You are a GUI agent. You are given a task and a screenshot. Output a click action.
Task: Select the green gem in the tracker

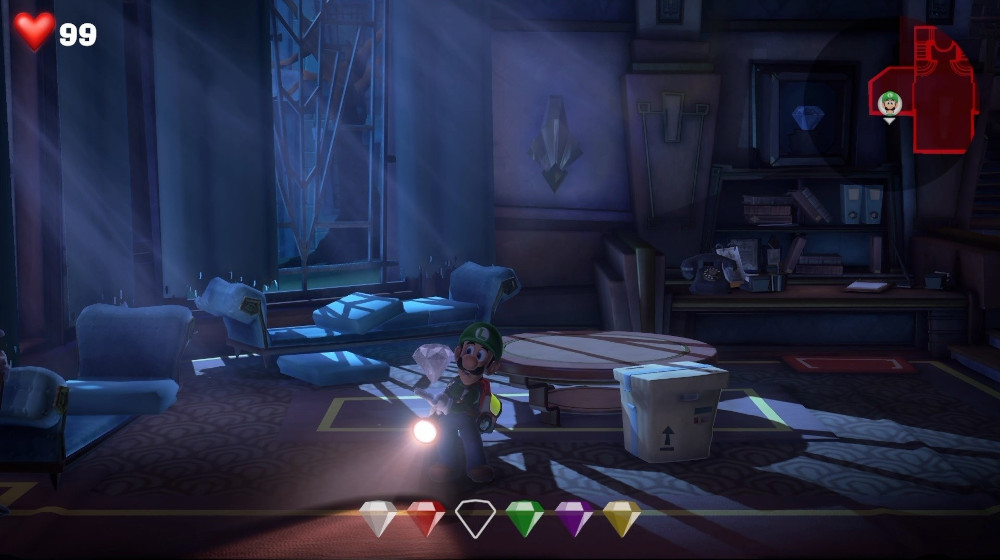point(524,518)
